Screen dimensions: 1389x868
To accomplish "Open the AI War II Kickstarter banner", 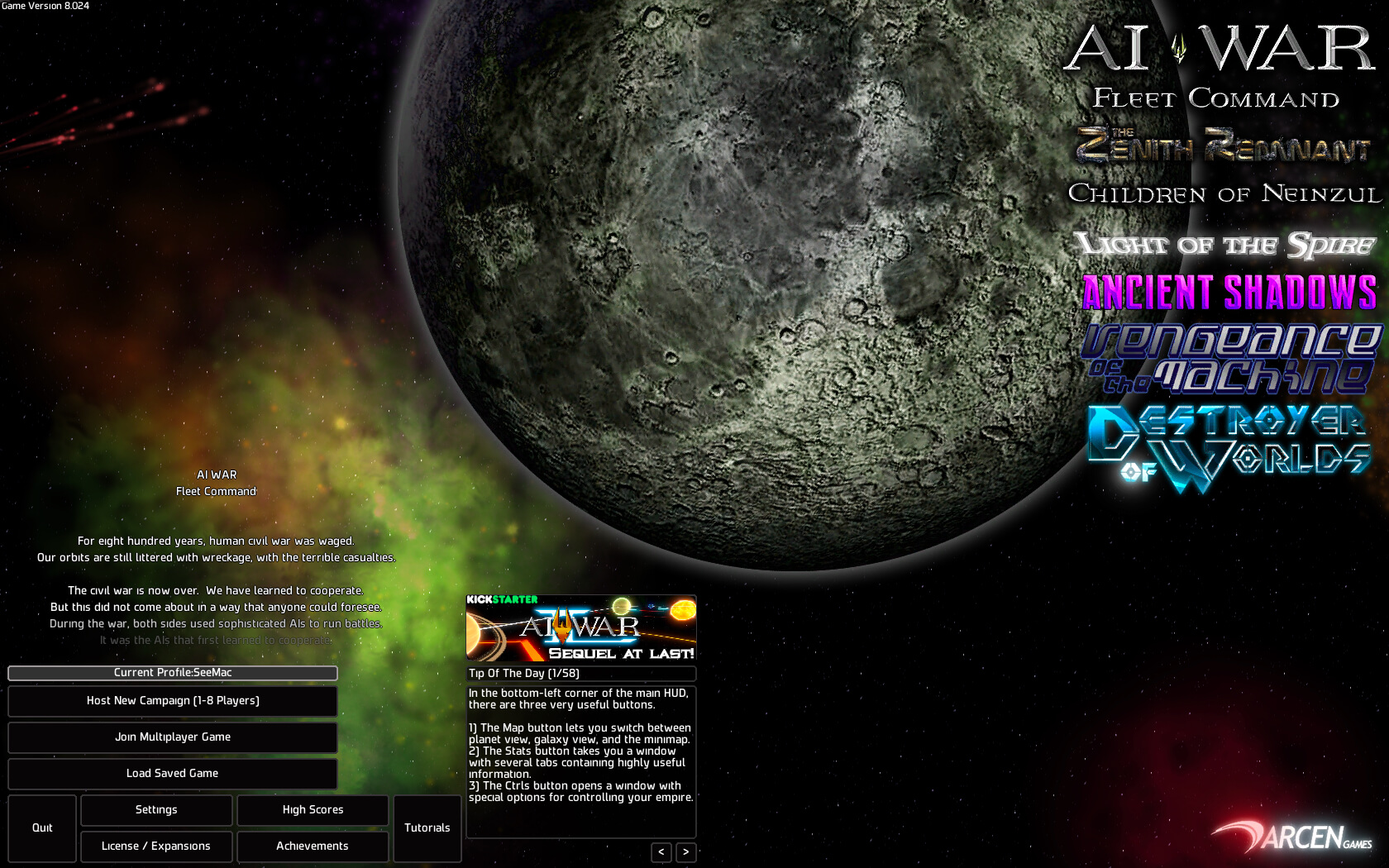I will tap(581, 628).
